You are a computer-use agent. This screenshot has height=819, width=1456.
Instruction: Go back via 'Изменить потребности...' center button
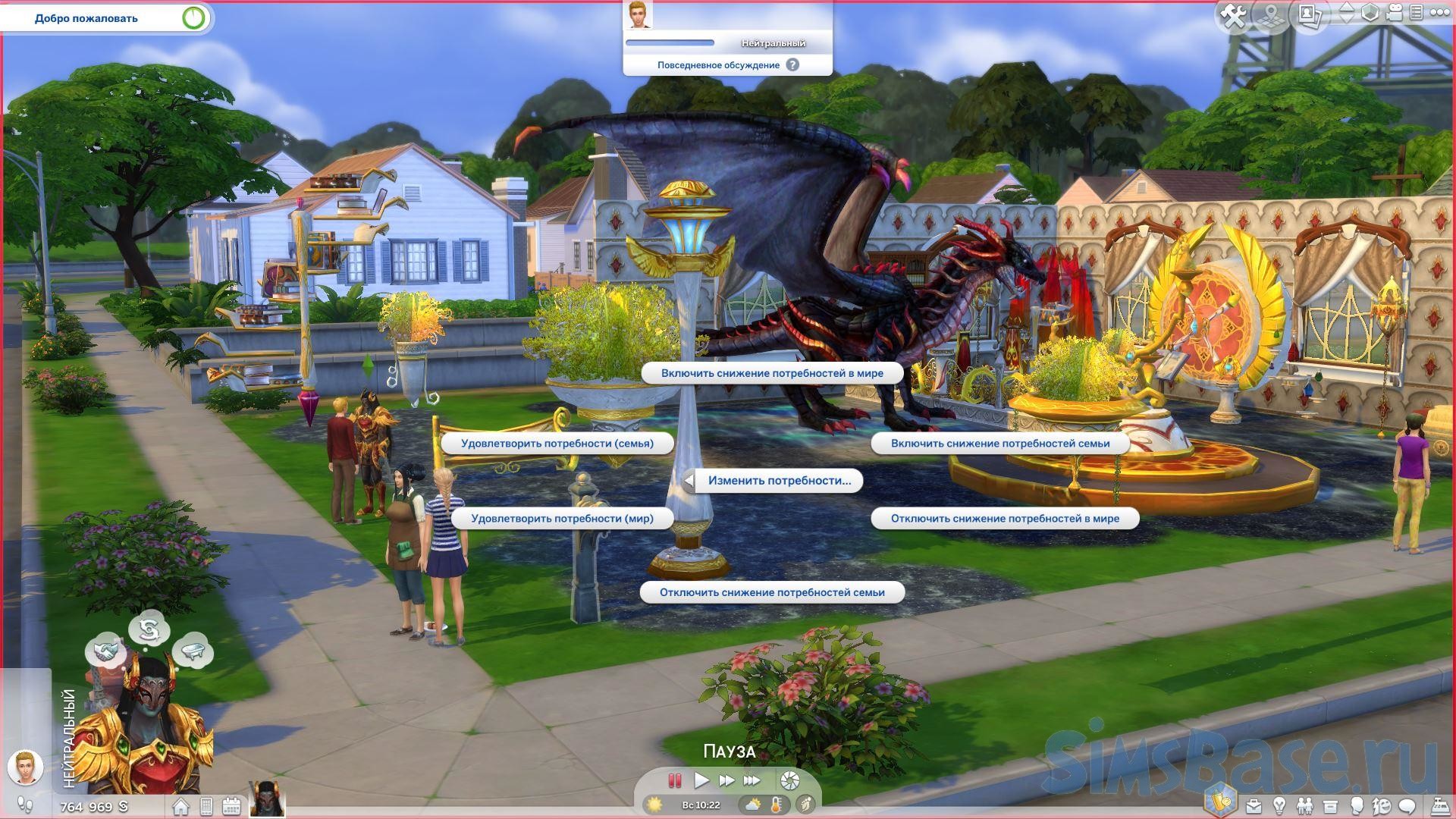point(779,481)
